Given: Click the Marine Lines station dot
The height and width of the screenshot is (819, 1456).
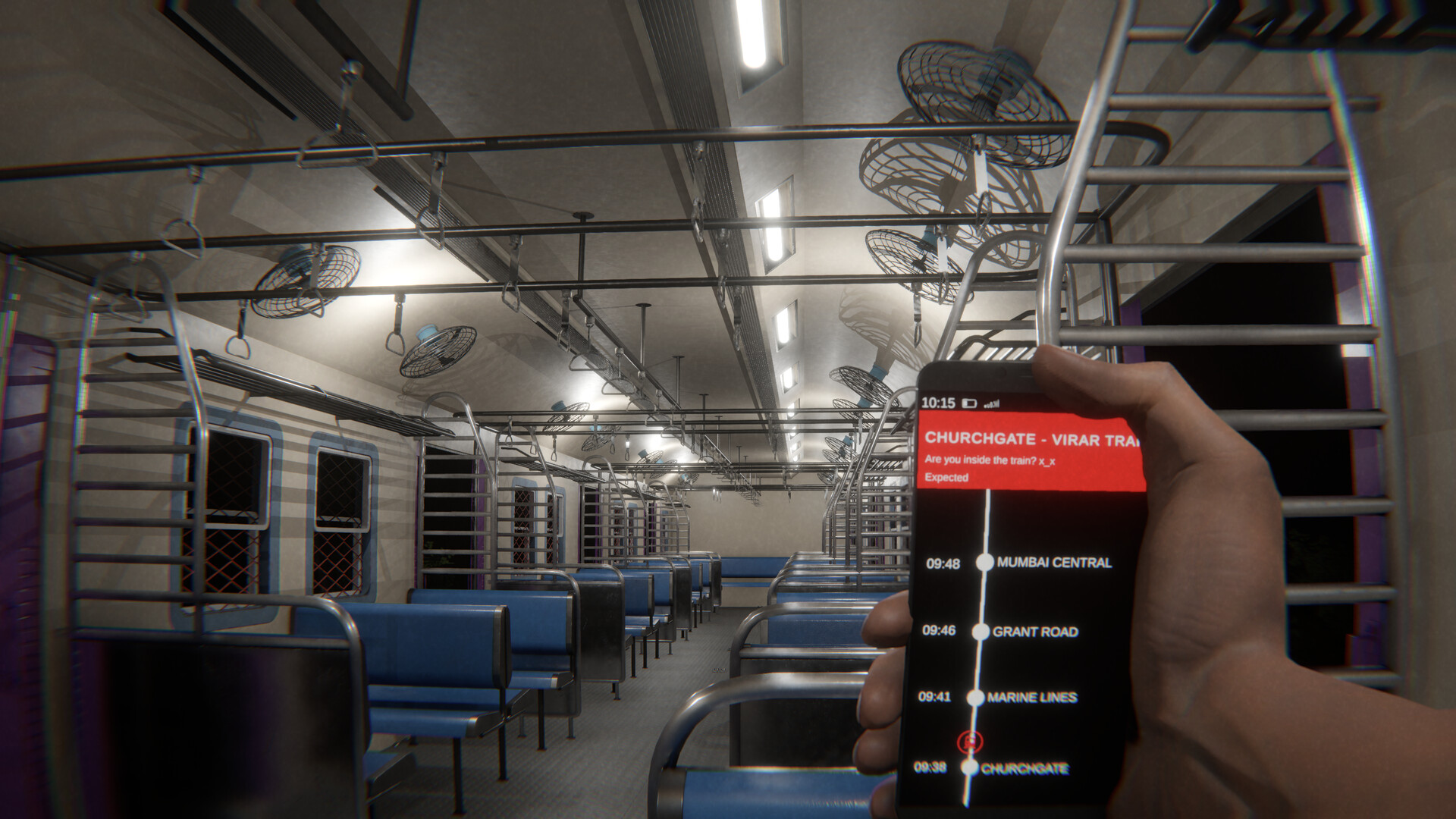Looking at the screenshot, I should pyautogui.click(x=976, y=697).
